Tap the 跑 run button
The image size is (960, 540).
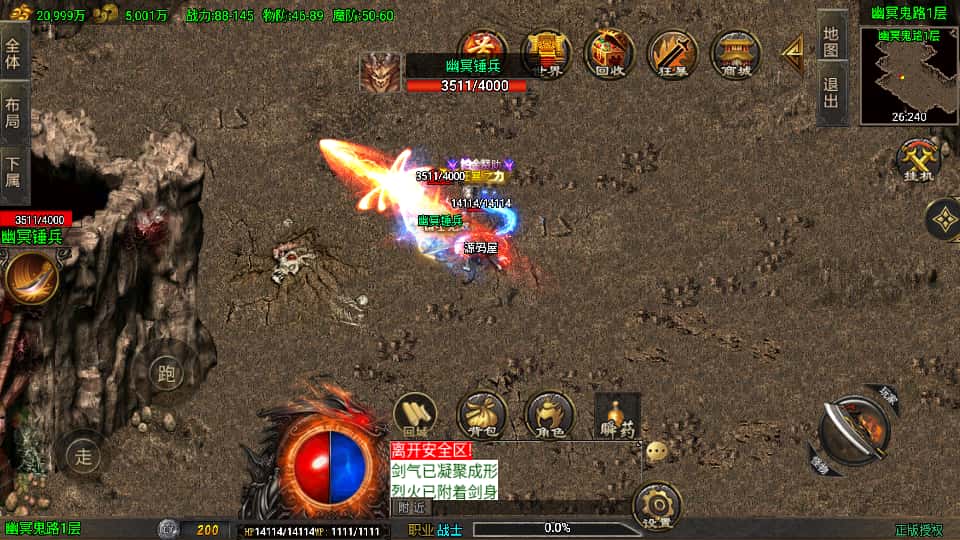(167, 374)
